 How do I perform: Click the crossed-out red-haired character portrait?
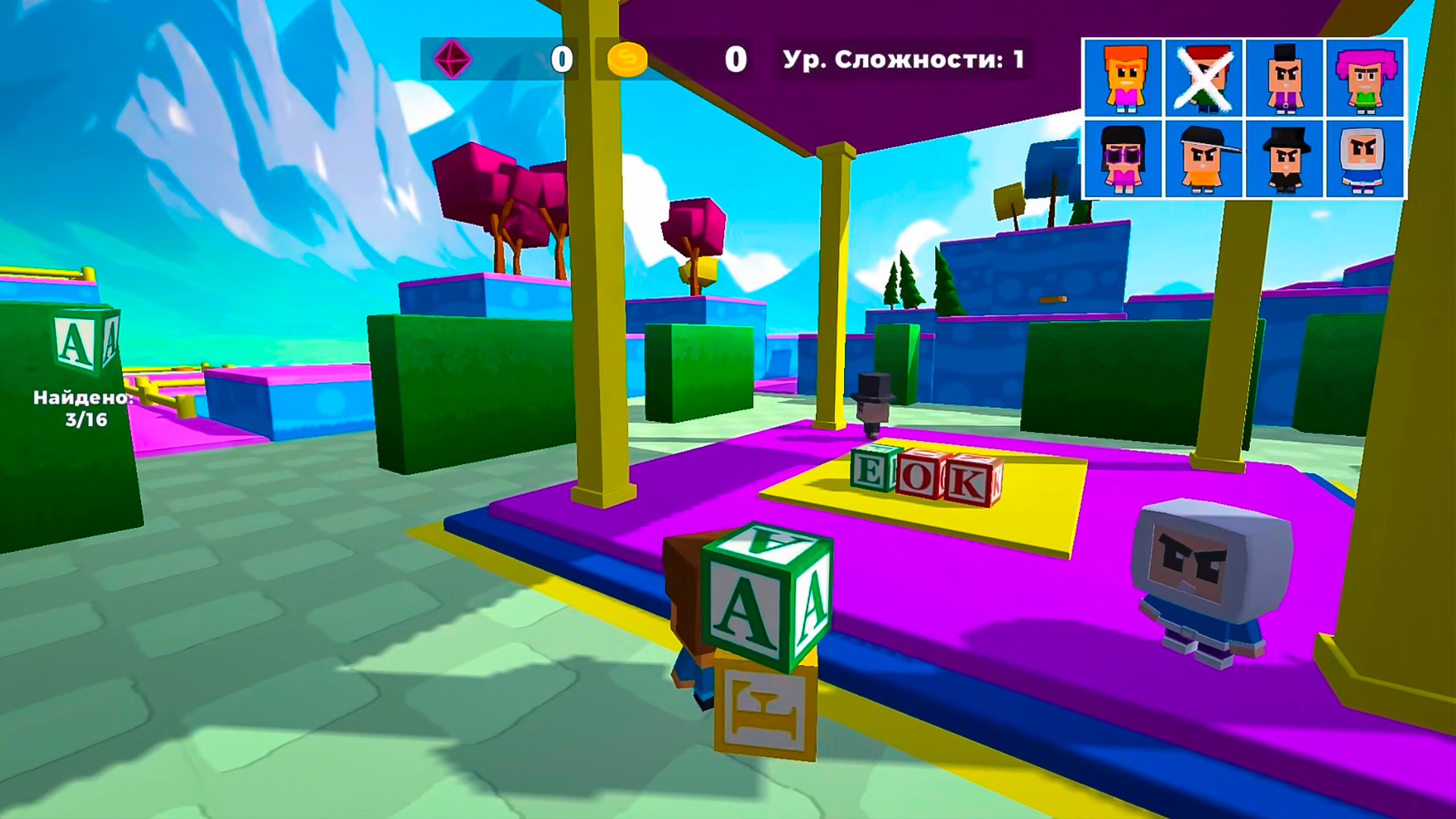pos(1203,77)
